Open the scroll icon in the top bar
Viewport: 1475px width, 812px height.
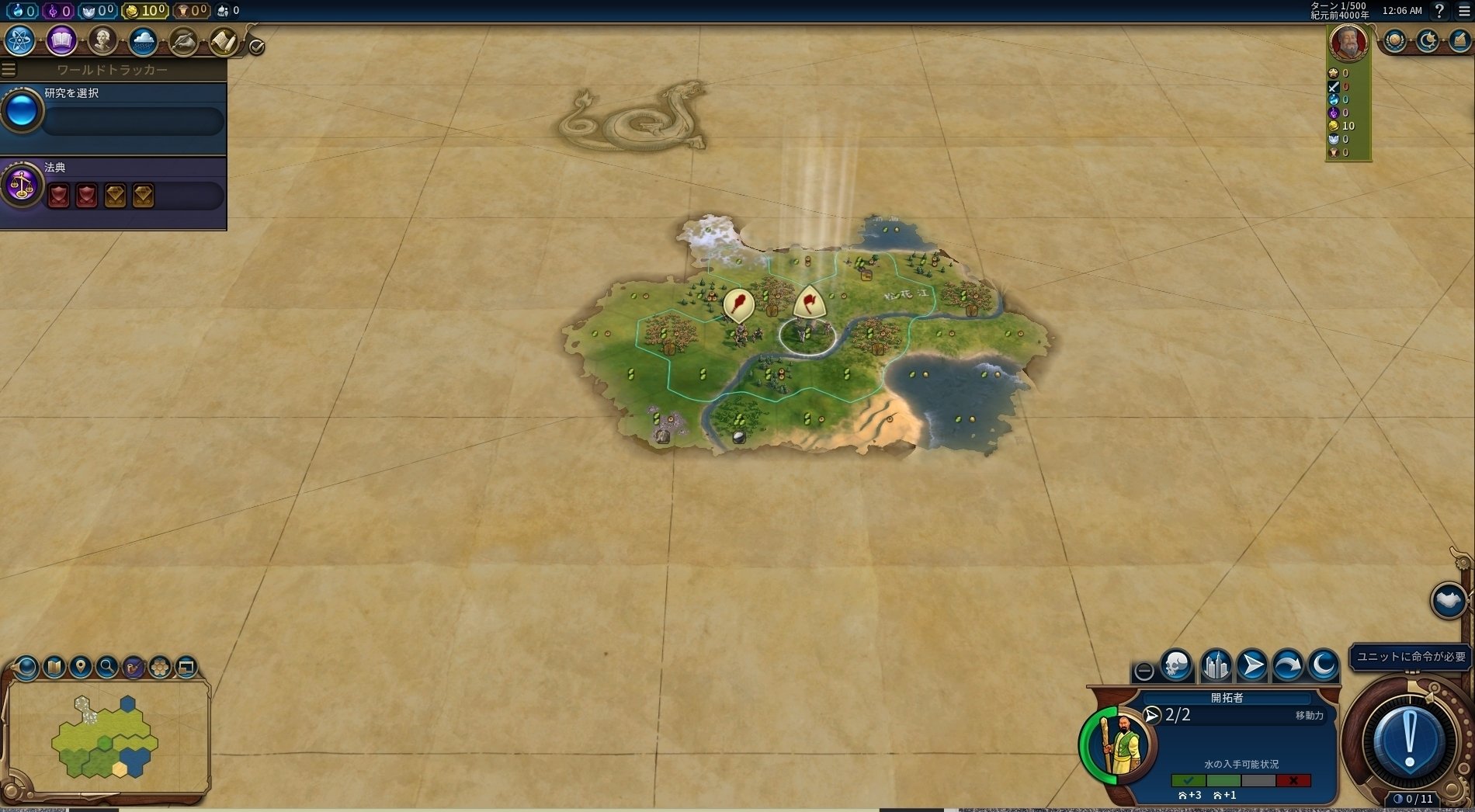pyautogui.click(x=224, y=40)
